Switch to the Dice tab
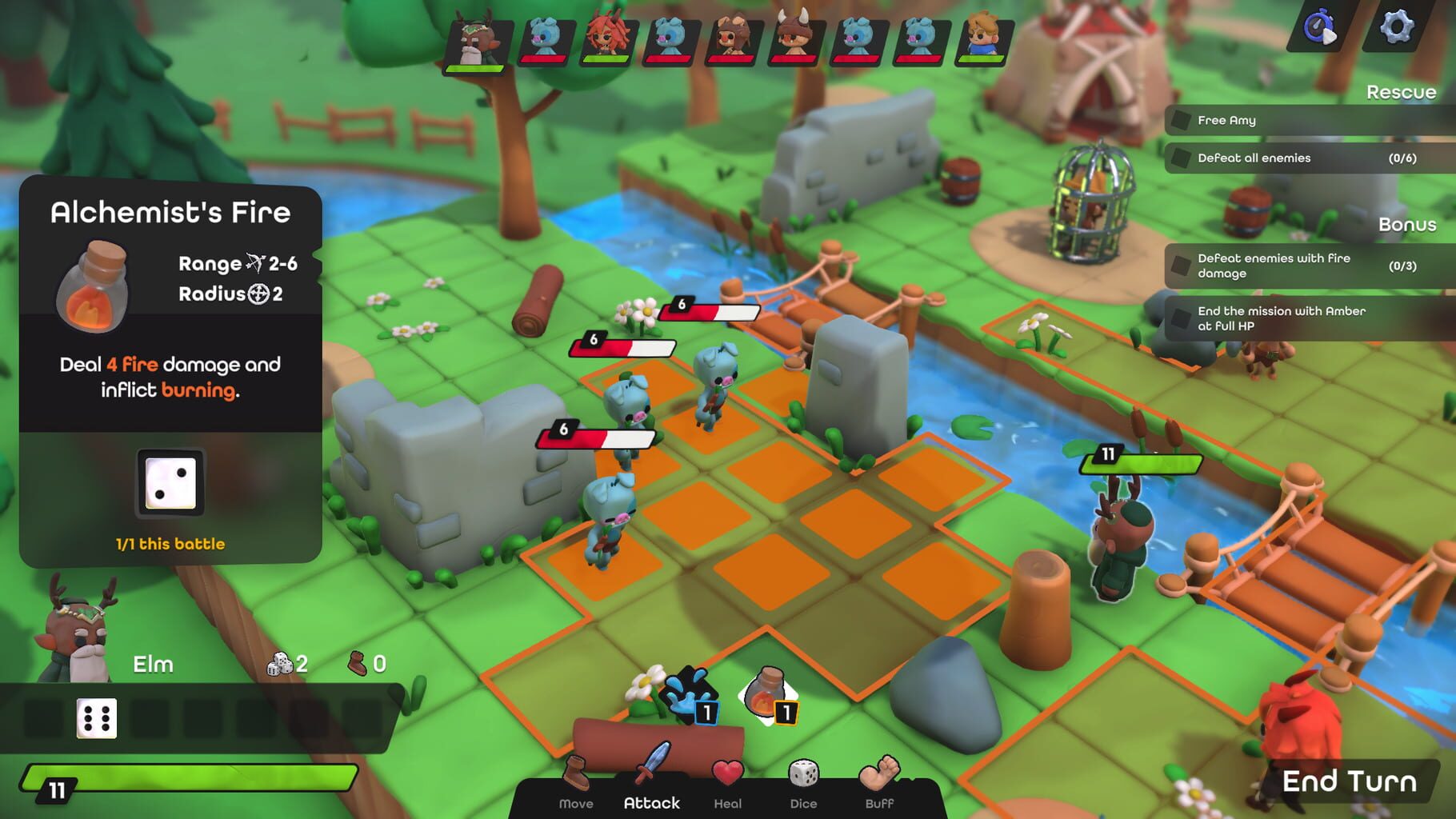Screen dimensions: 1456x819 [803, 802]
